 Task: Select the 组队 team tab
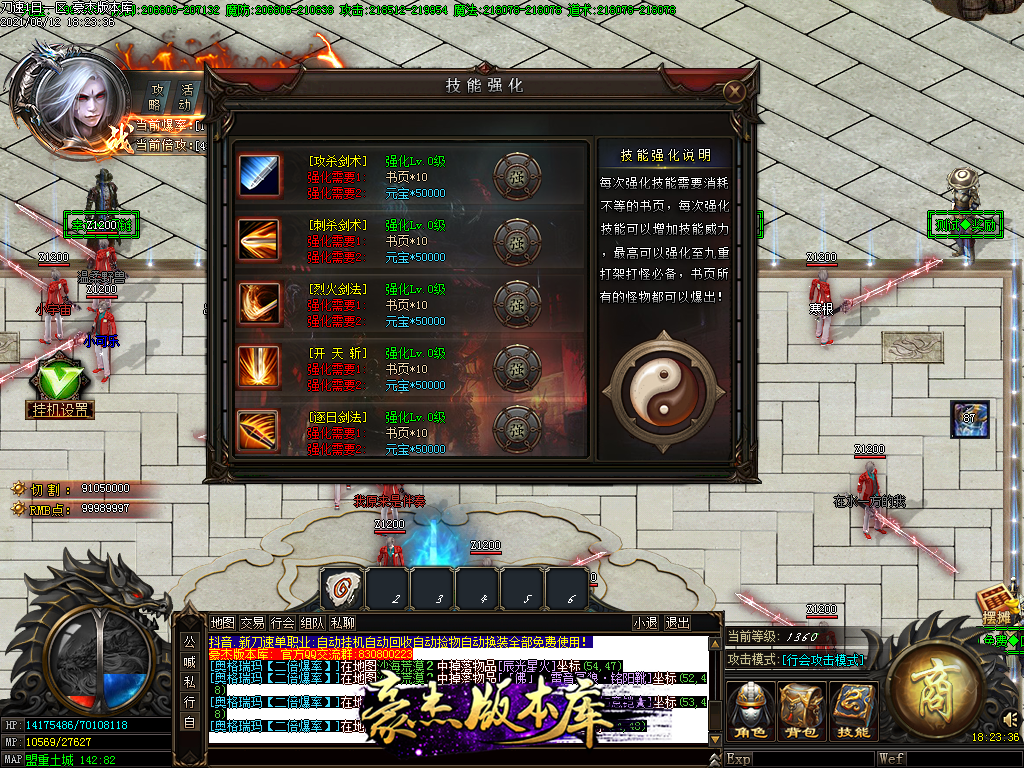(x=312, y=622)
